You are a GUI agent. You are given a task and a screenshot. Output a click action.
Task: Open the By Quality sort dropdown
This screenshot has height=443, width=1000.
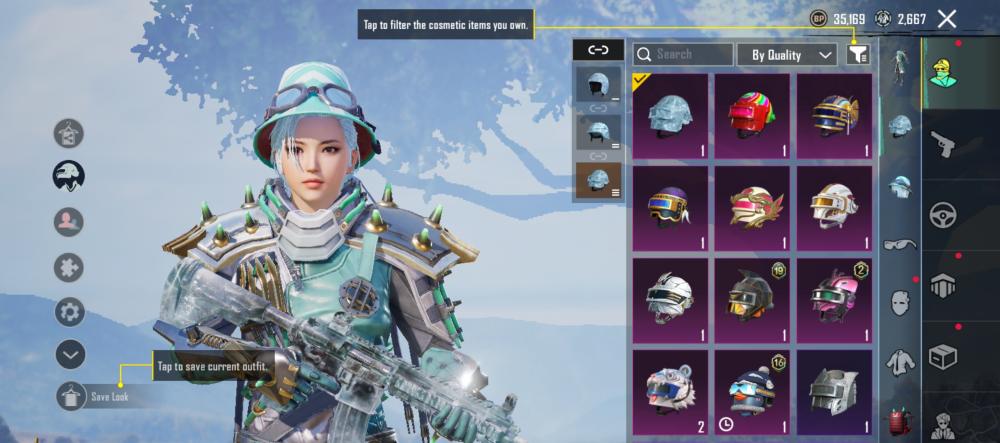(787, 55)
